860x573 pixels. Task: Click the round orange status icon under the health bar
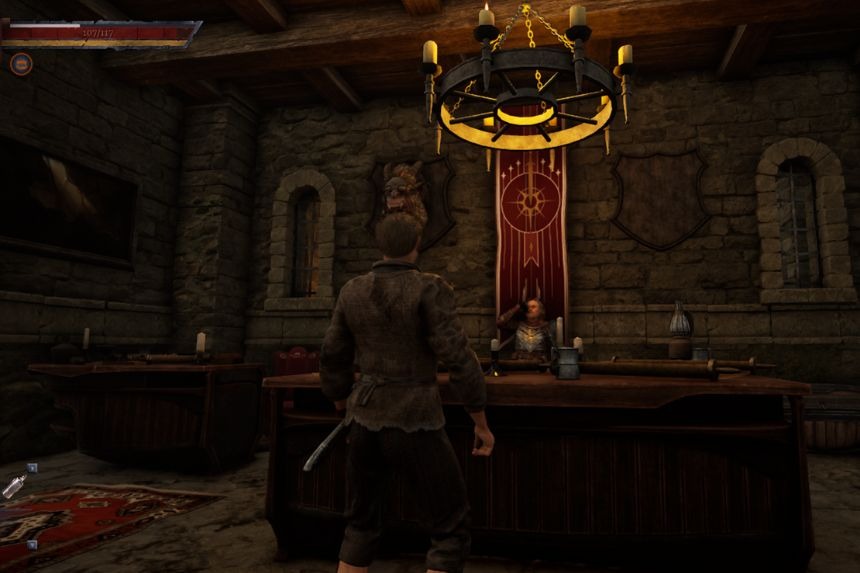(x=21, y=64)
